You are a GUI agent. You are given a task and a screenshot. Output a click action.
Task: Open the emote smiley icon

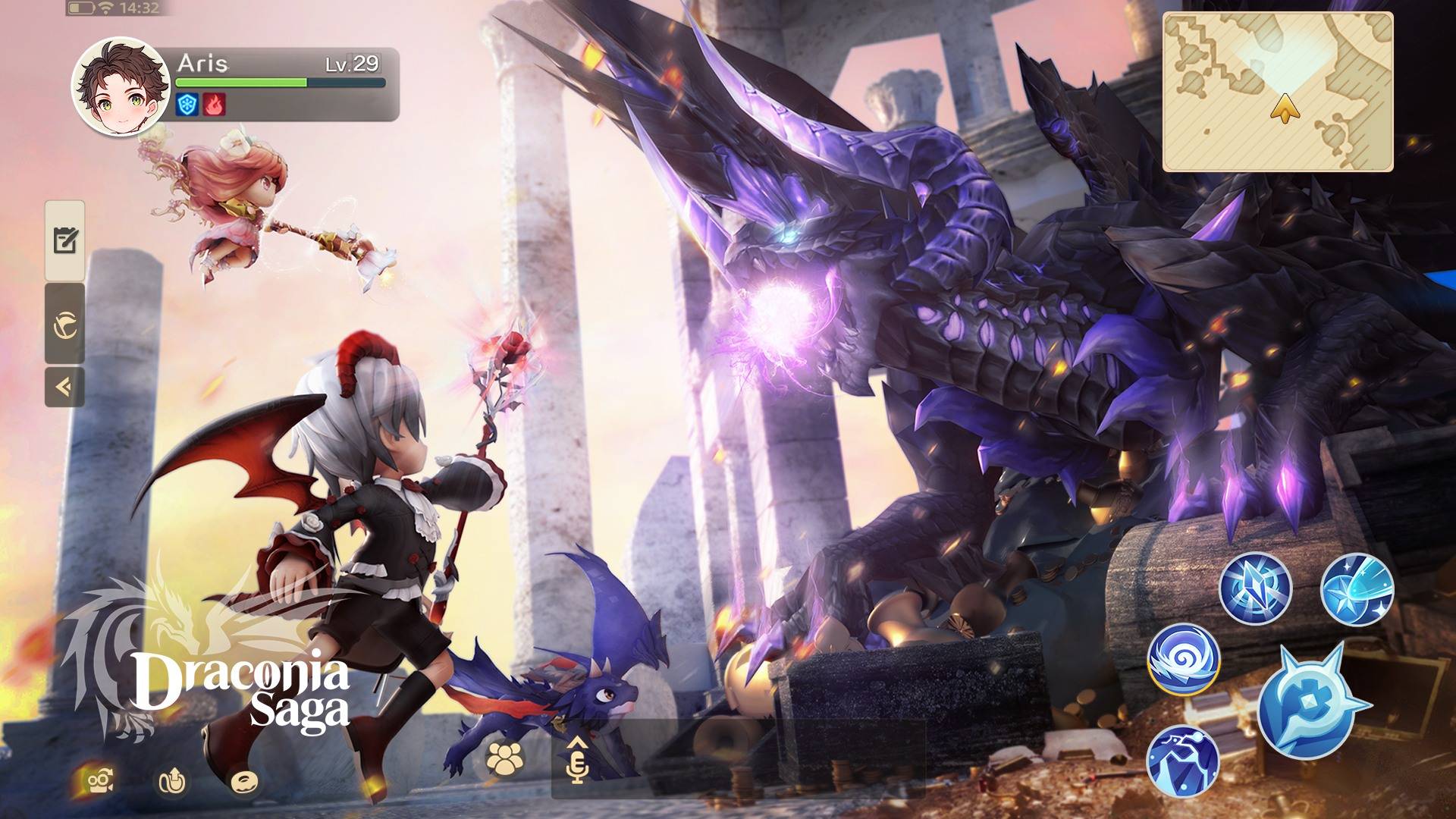click(x=244, y=781)
